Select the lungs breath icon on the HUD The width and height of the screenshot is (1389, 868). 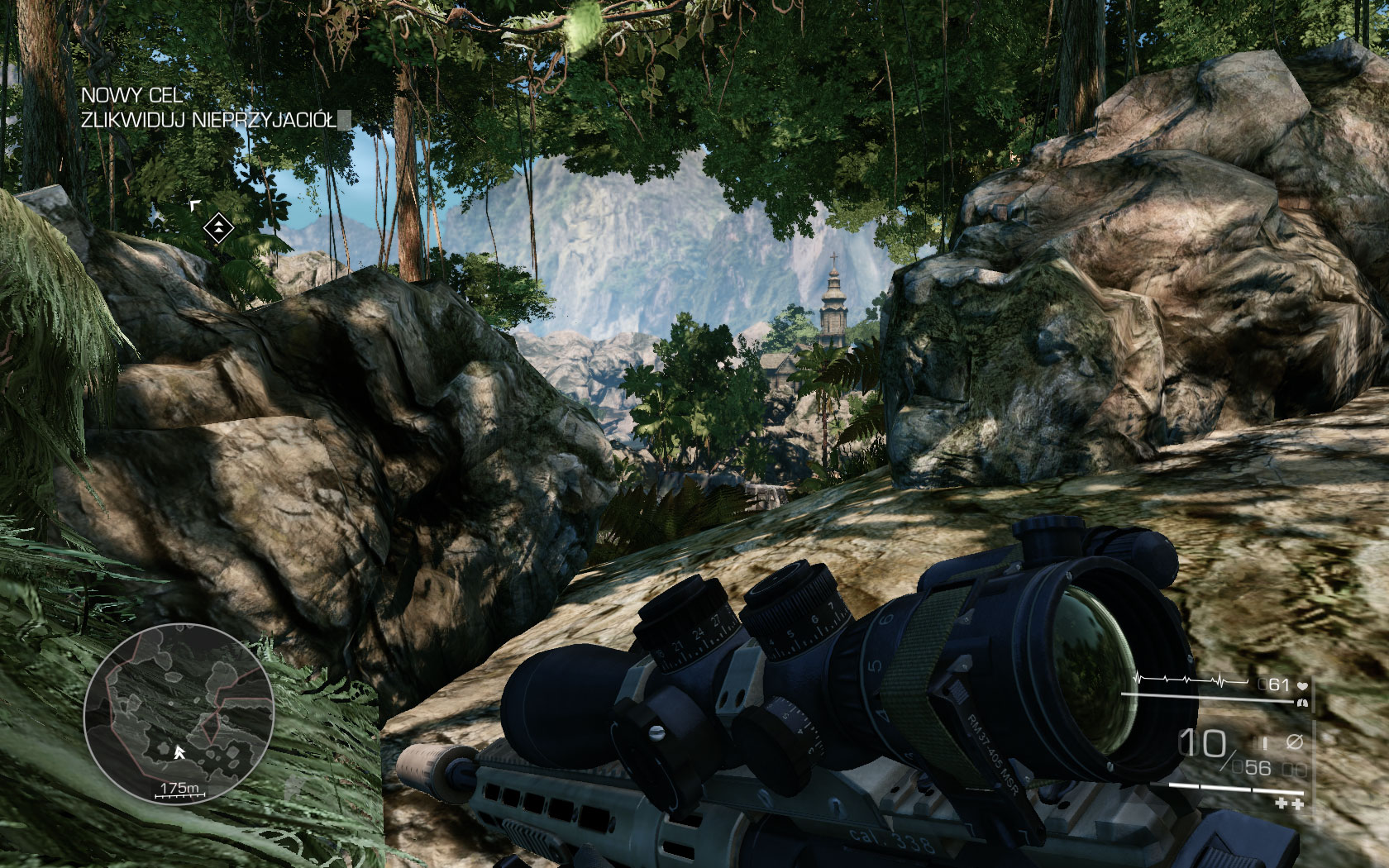[1303, 703]
